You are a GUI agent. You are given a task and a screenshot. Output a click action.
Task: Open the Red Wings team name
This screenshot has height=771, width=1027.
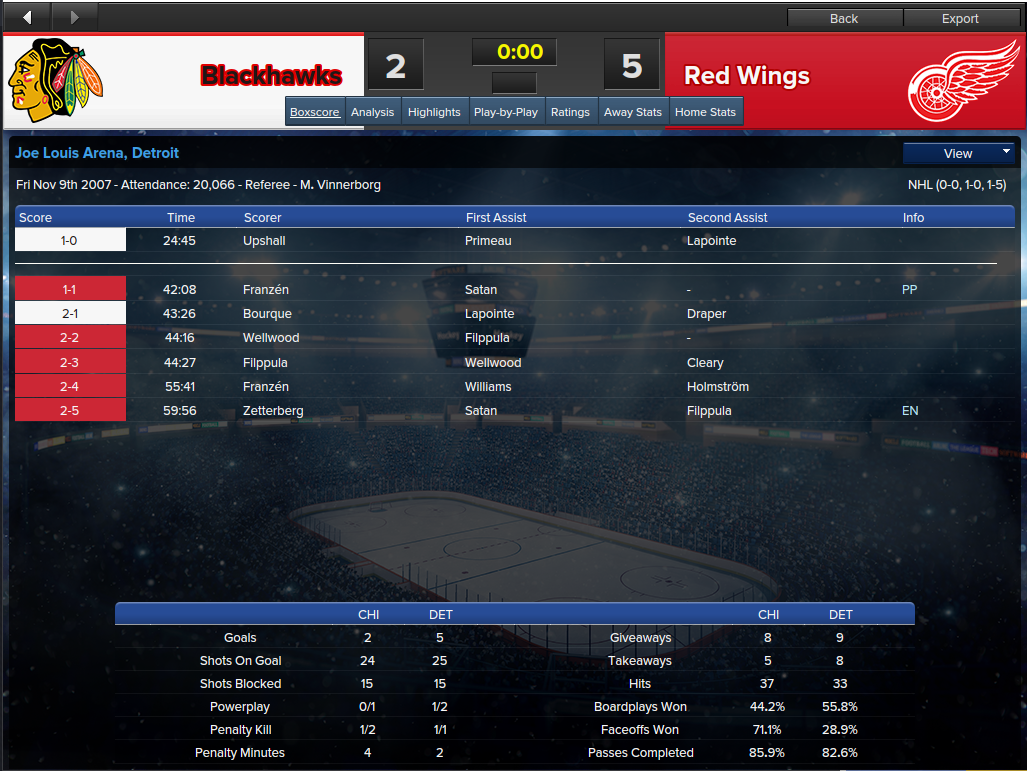click(x=747, y=76)
